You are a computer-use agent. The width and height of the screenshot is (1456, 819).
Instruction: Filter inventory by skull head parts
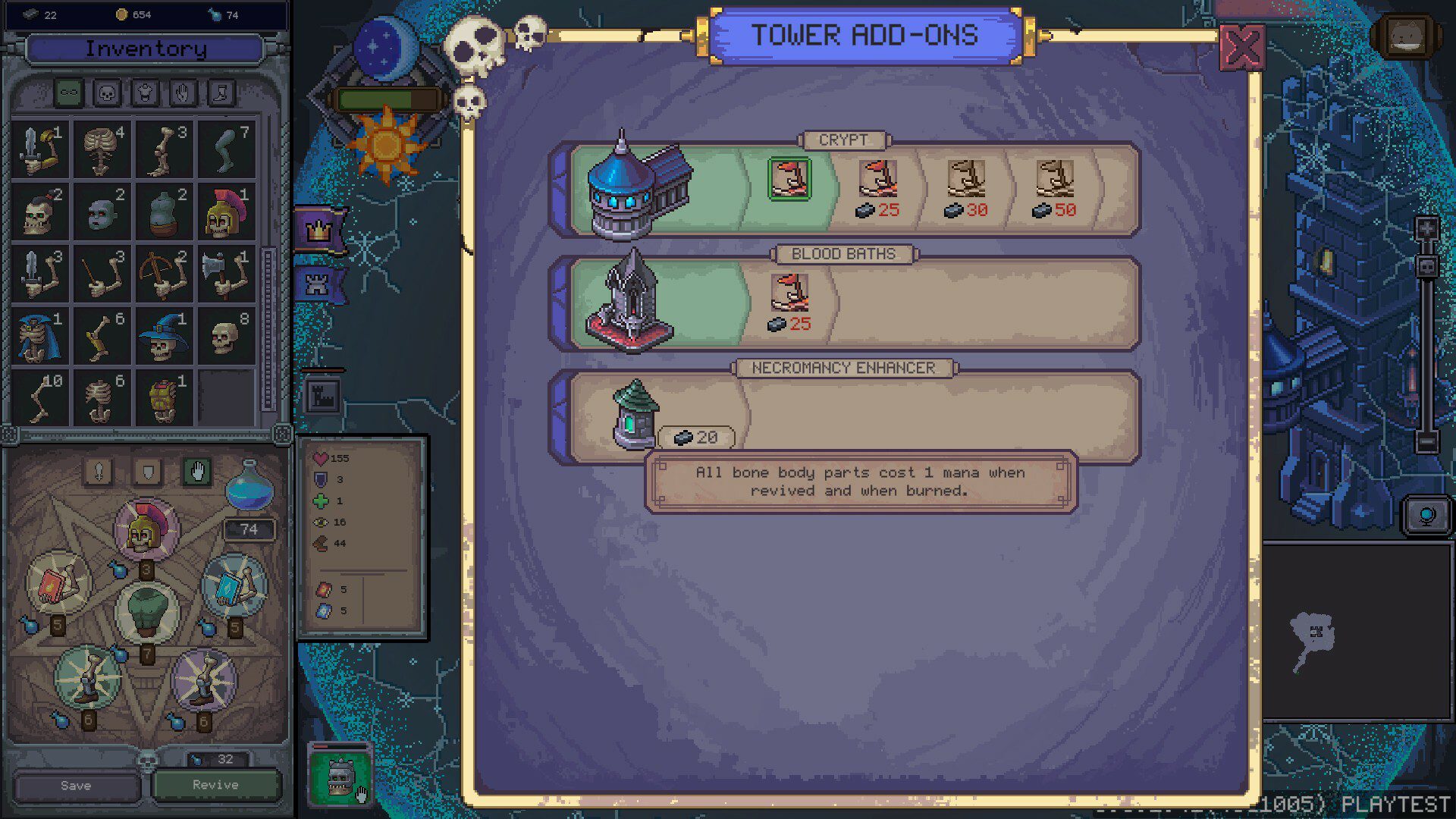[107, 93]
